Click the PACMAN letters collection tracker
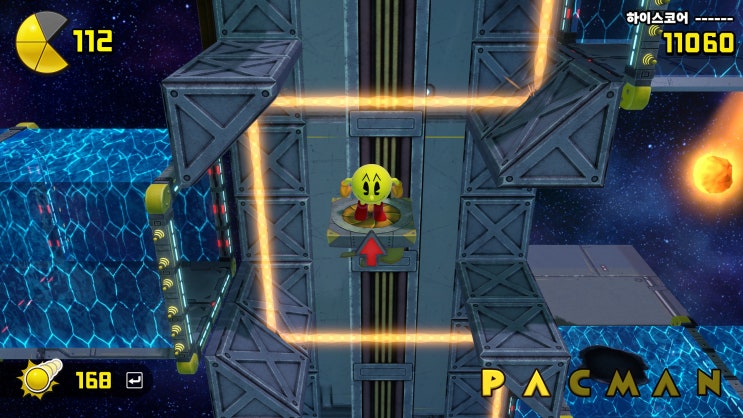Screen dimensions: 743x418 [602, 383]
